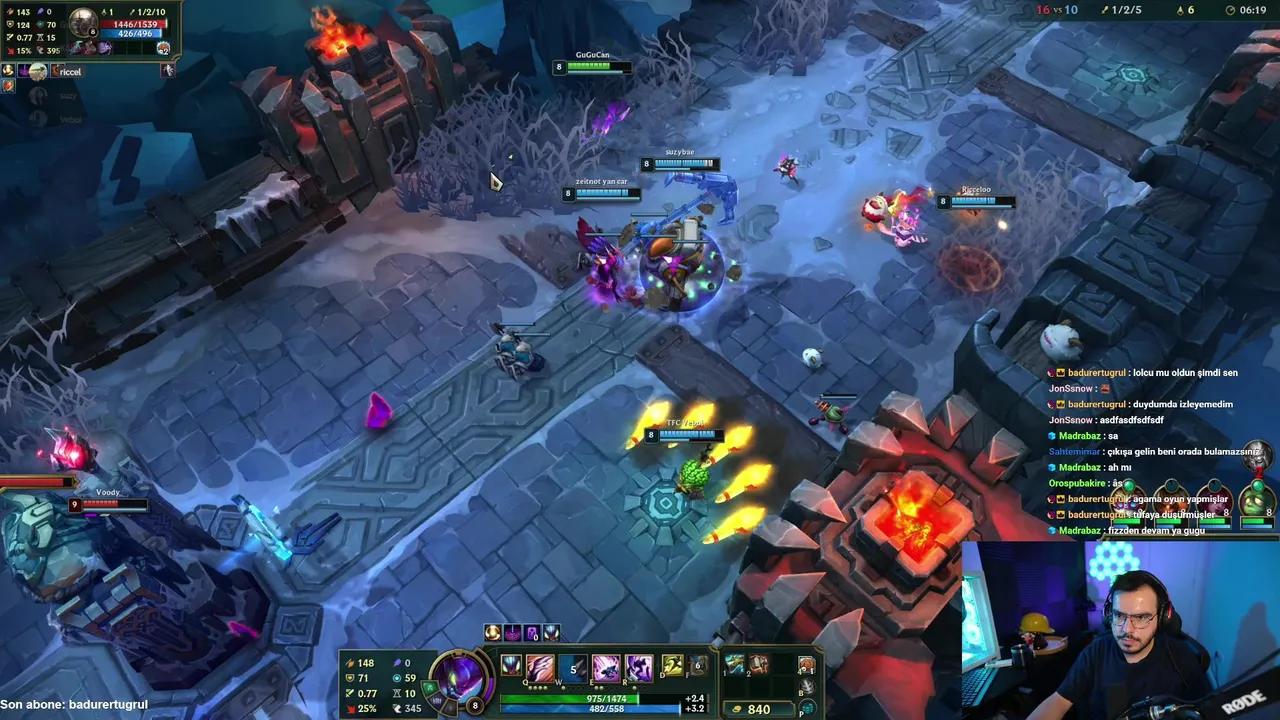
Task: Select Kassadin's Q ability icon
Action: 540,666
